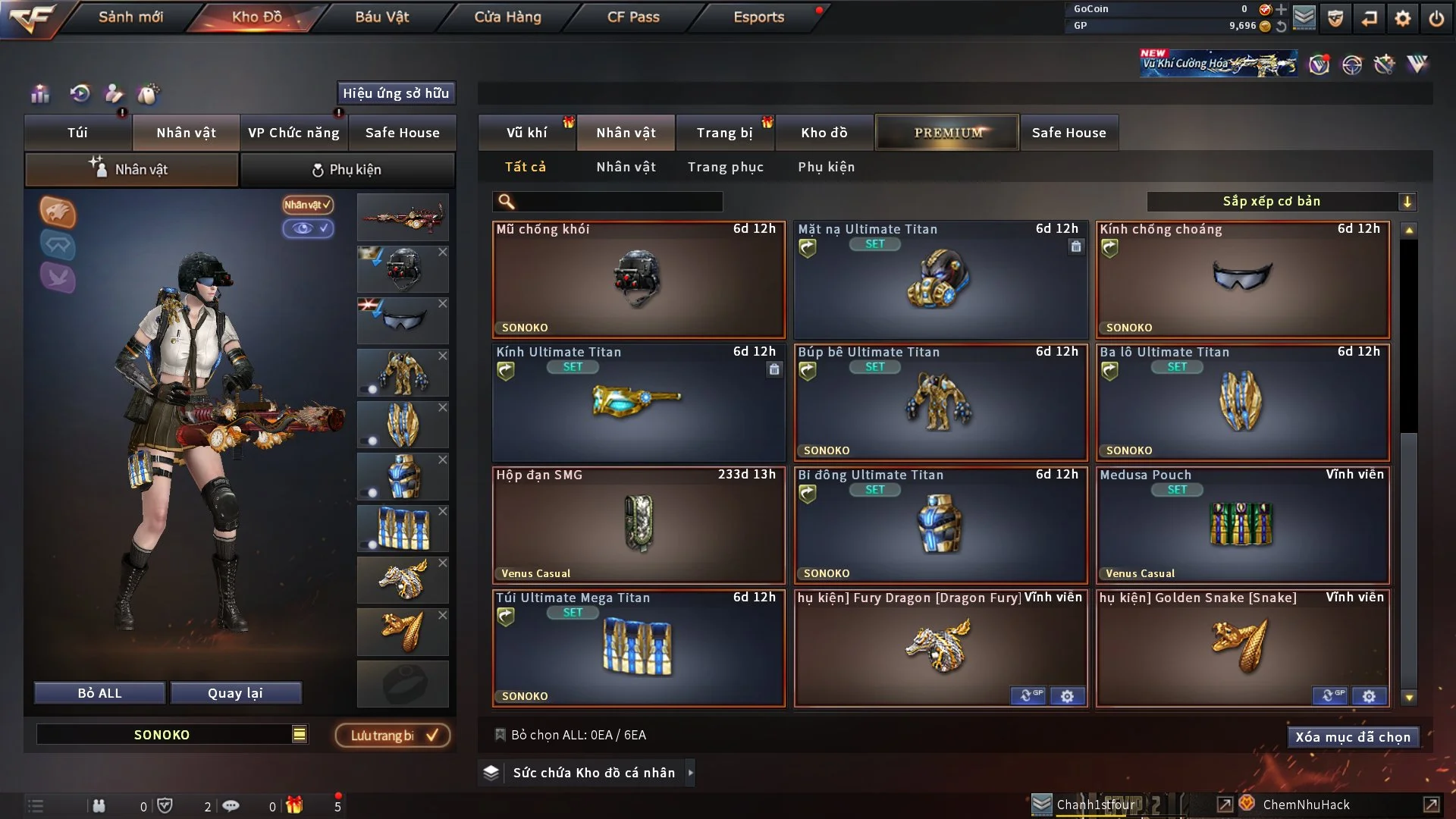Choose the Medusa Pouch item
The image size is (1456, 819).
coord(1242,526)
